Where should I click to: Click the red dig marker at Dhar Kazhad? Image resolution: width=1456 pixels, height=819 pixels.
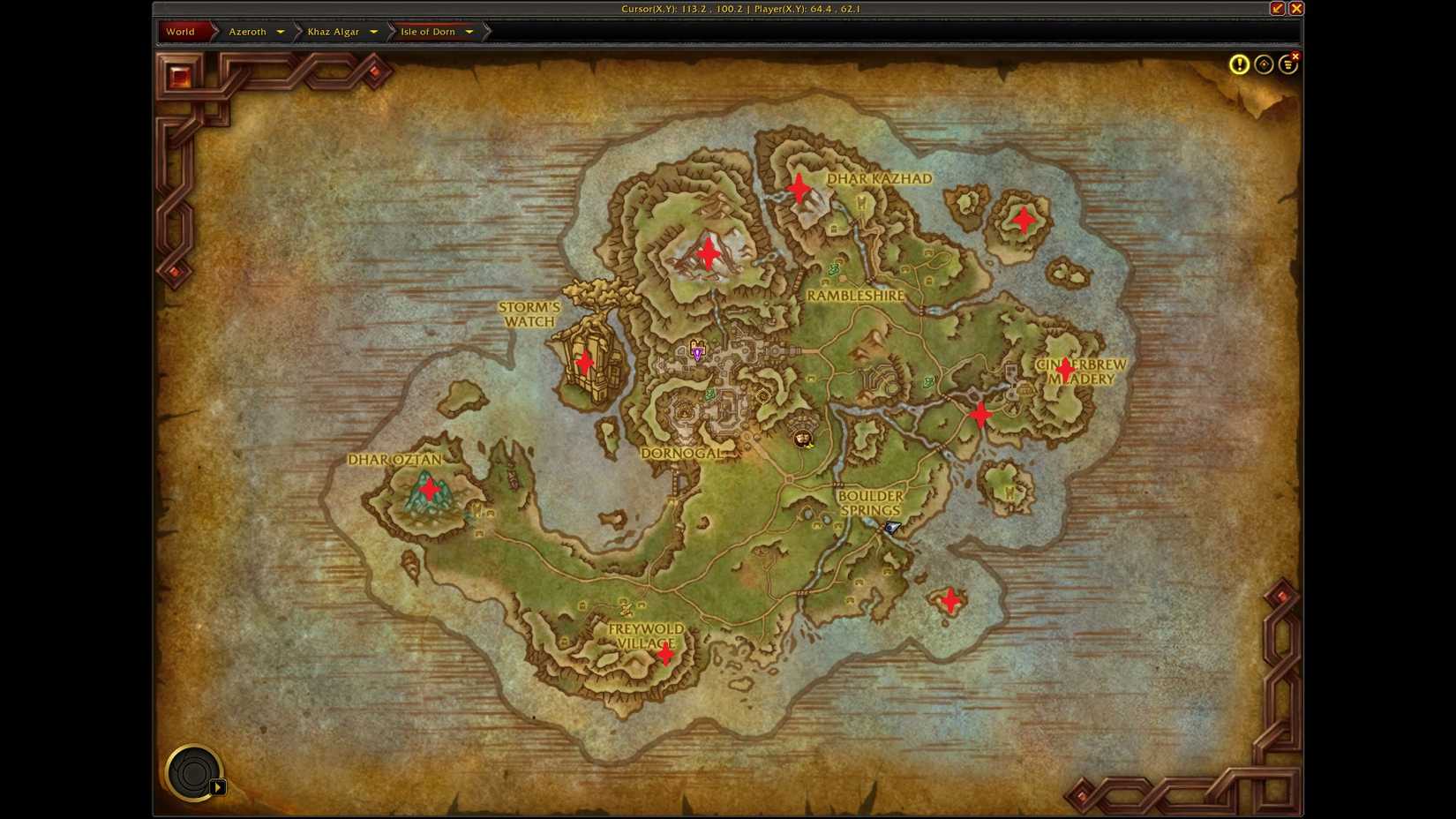pyautogui.click(x=797, y=187)
